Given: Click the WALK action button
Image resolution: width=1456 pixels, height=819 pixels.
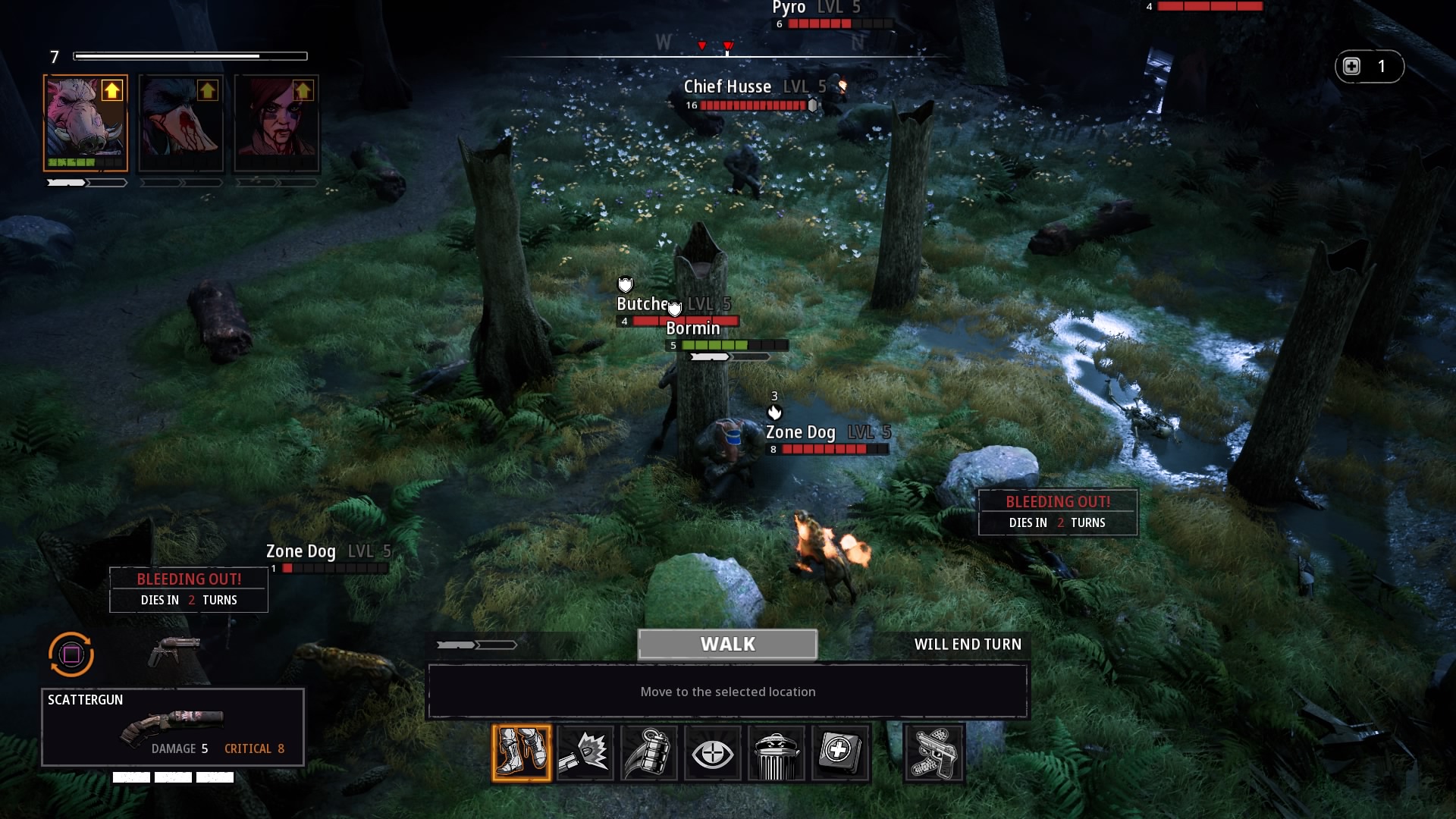Looking at the screenshot, I should click(727, 644).
